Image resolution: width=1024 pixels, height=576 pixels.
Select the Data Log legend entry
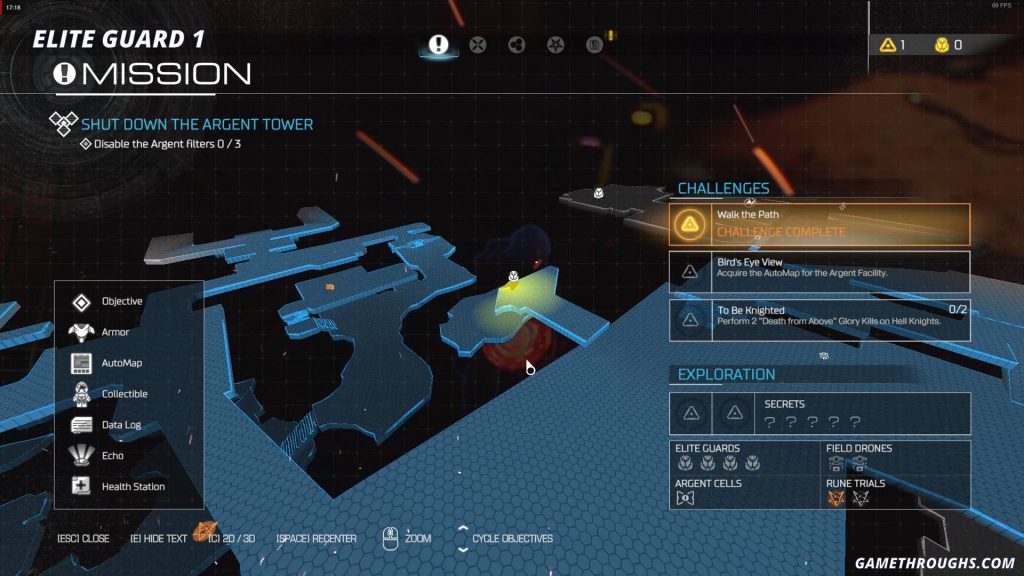point(120,425)
